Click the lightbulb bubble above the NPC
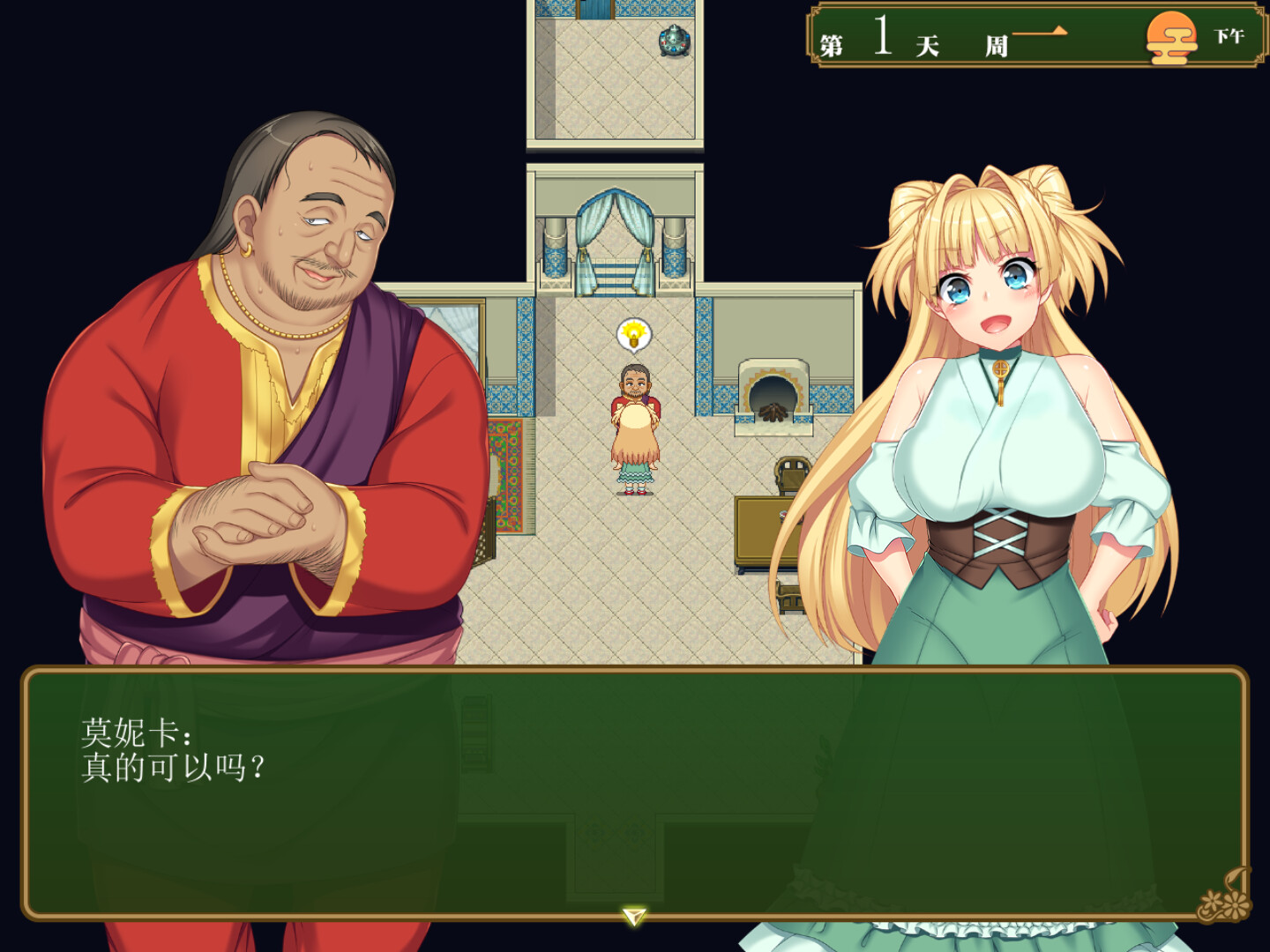The width and height of the screenshot is (1270, 952). [x=634, y=333]
